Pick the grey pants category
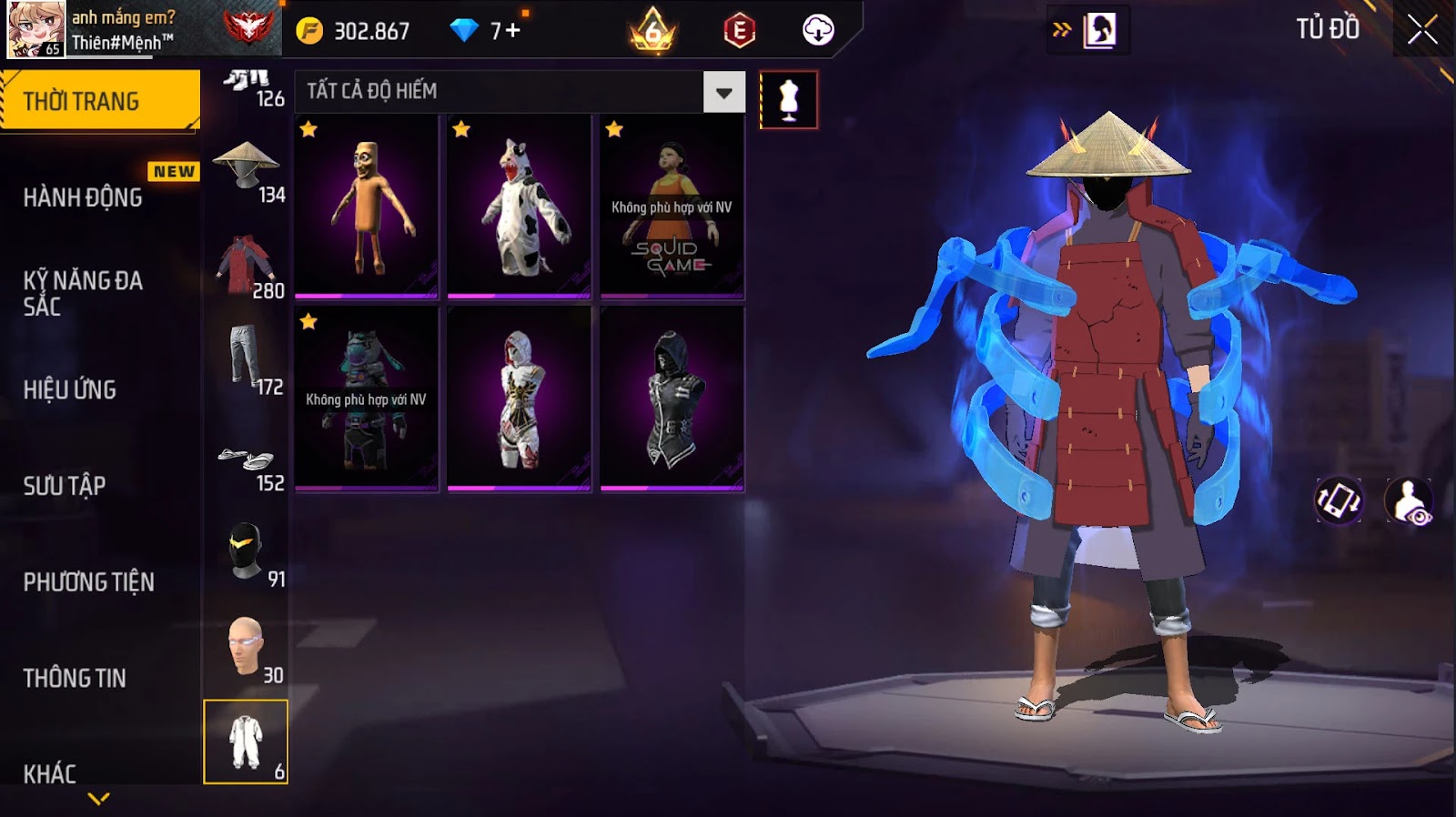Viewport: 1456px width, 817px height. coord(246,360)
